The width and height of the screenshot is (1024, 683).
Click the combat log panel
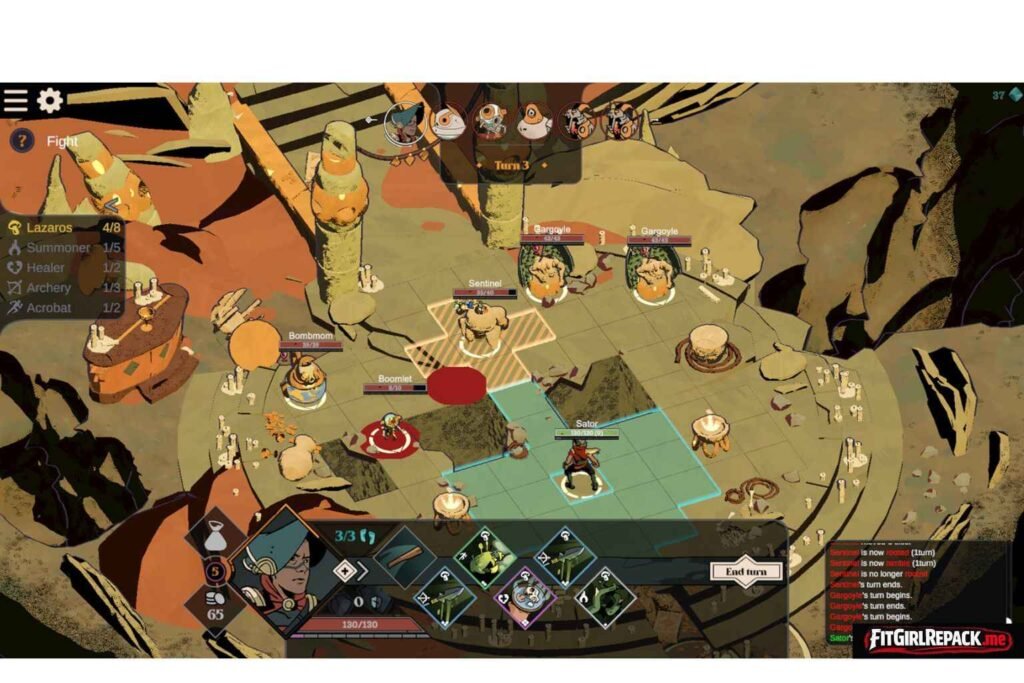(x=915, y=590)
